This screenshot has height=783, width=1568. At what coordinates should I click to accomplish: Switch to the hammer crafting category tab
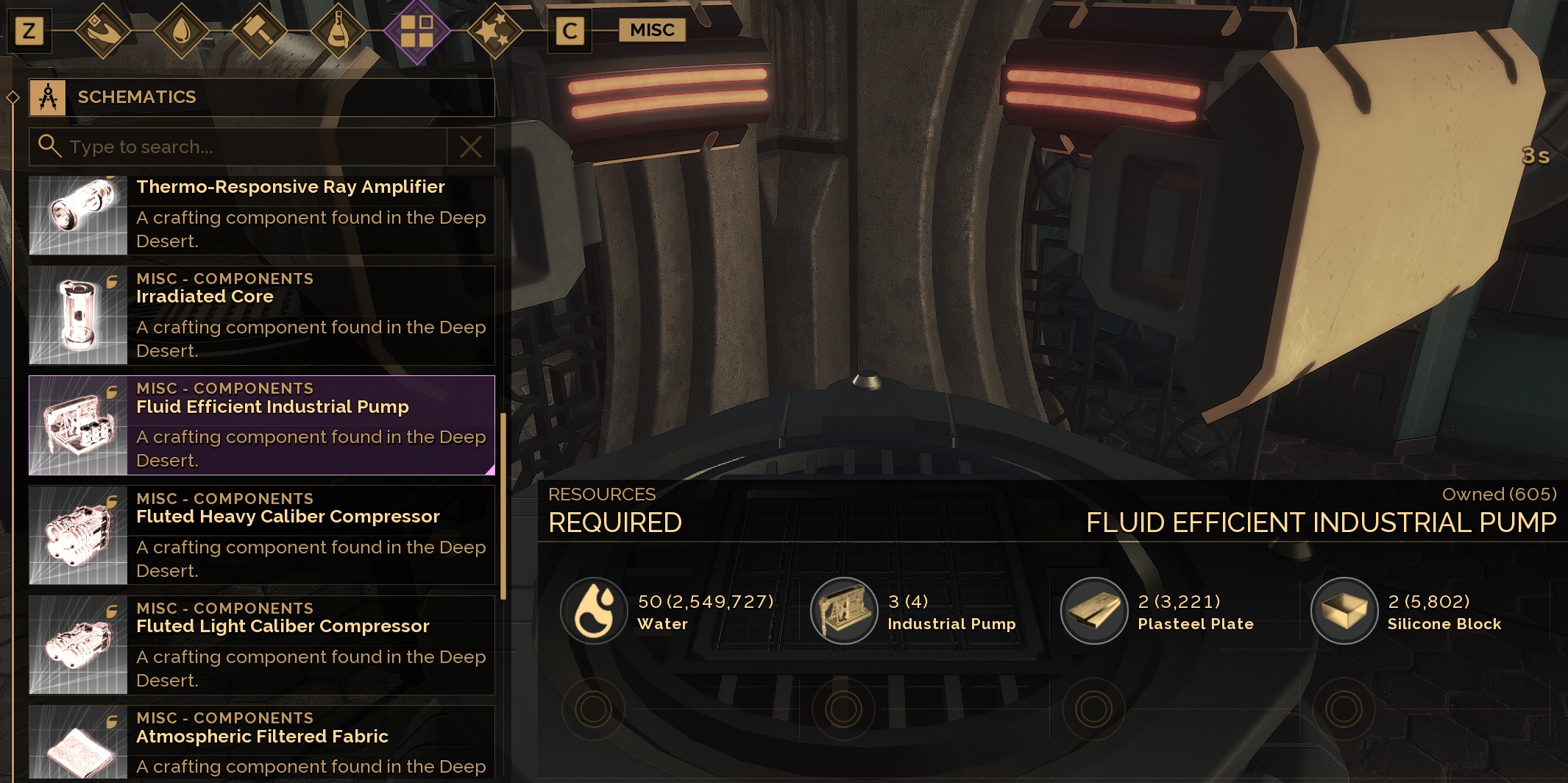point(259,31)
